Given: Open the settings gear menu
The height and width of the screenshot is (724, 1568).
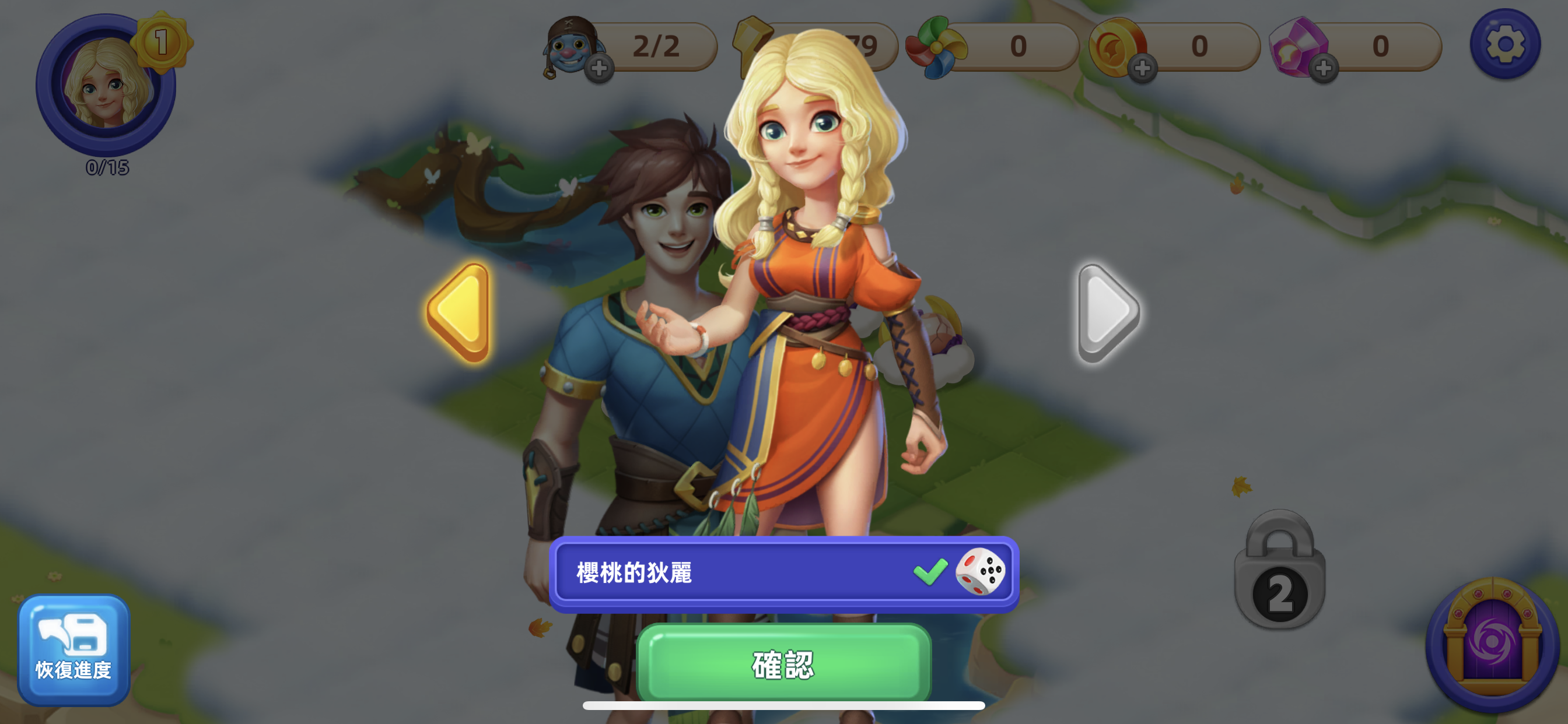Looking at the screenshot, I should tap(1507, 44).
